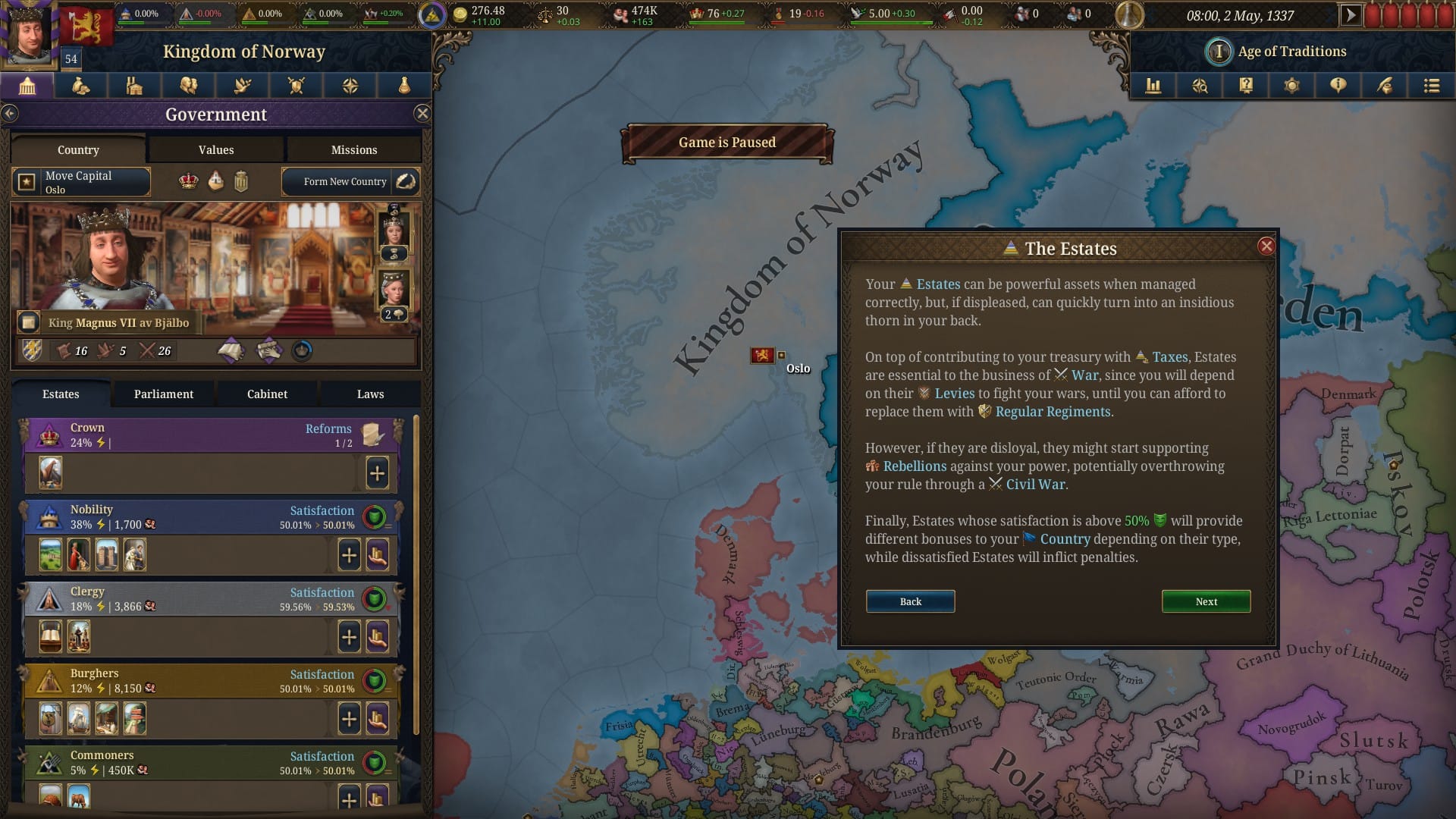Image resolution: width=1456 pixels, height=819 pixels.
Task: Select the Parliament tab
Action: [164, 394]
